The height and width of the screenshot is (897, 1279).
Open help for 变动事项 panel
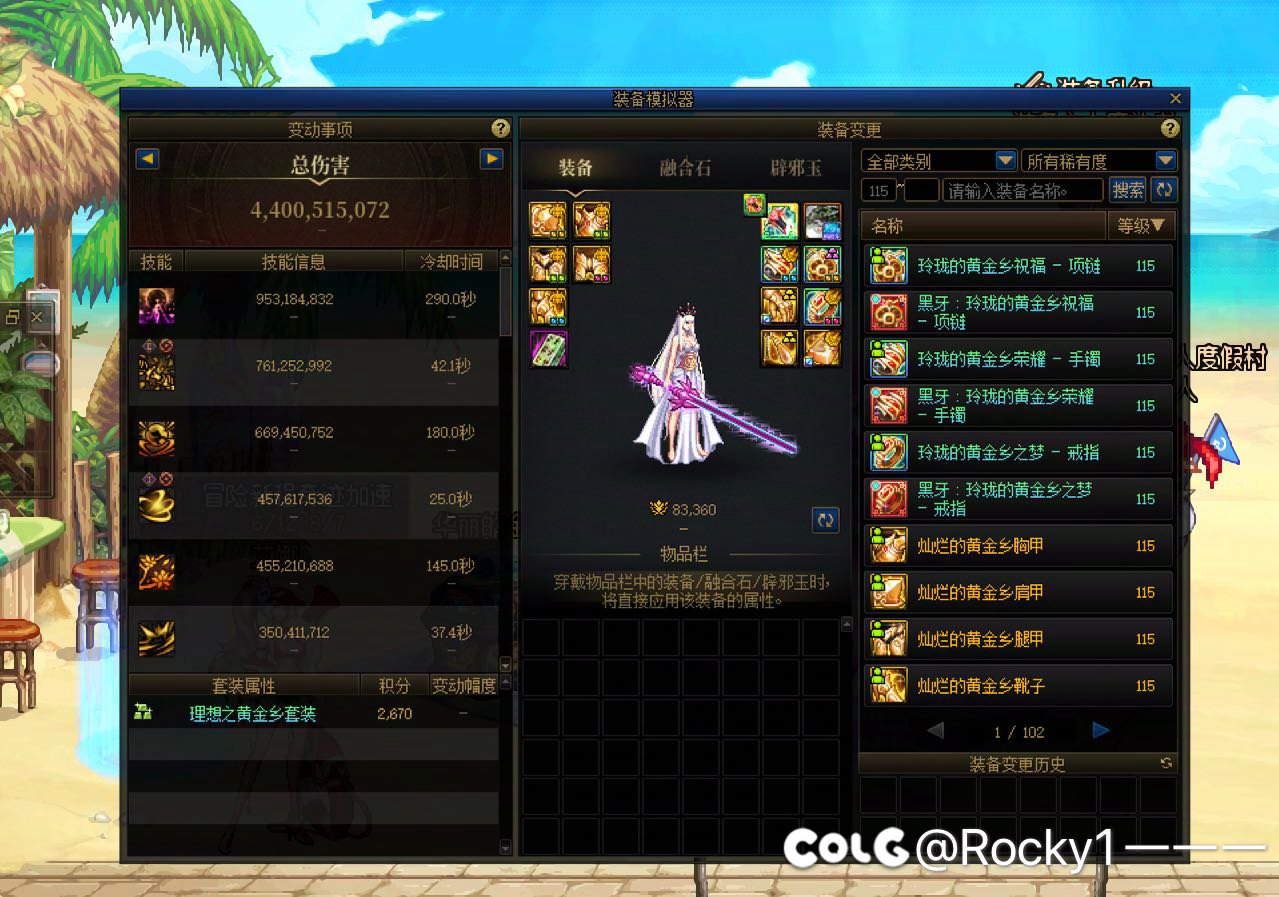coord(500,129)
